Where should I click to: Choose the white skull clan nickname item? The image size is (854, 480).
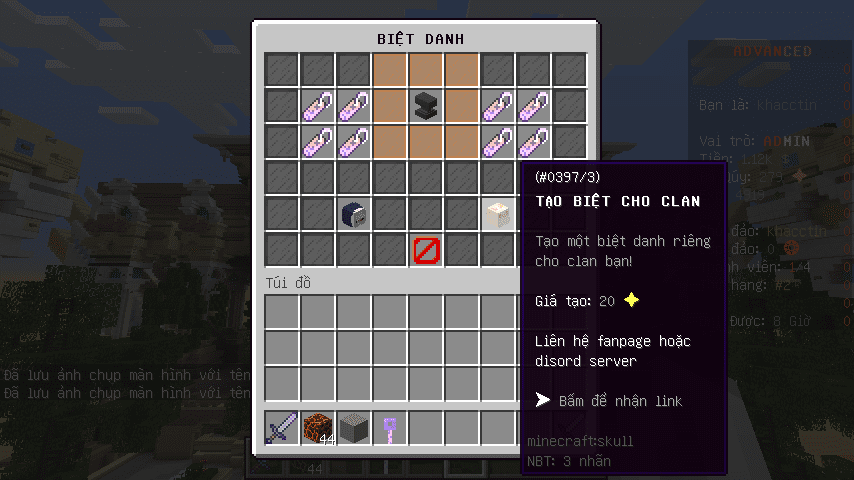(x=499, y=214)
